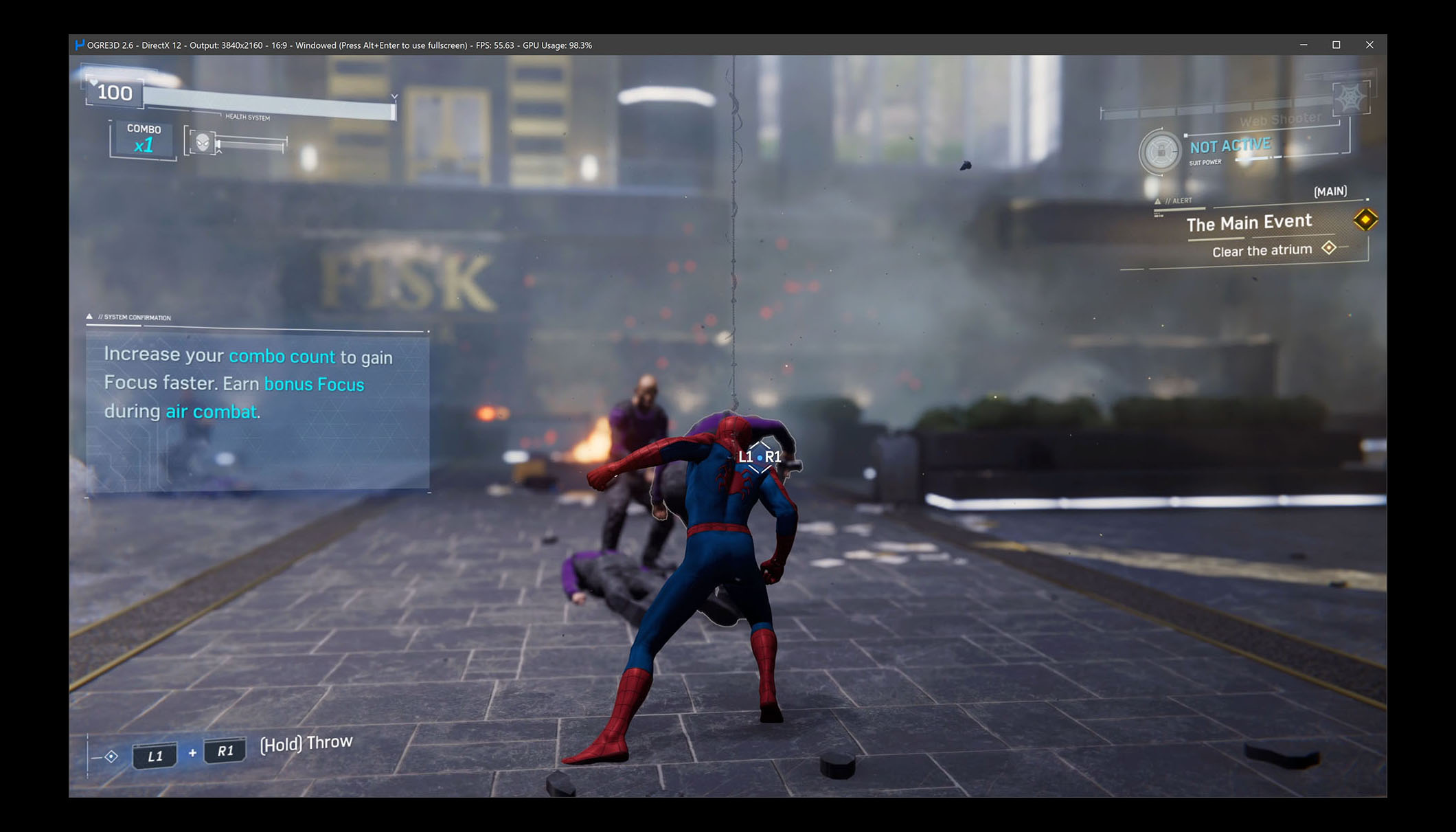Select the Suit Power lock icon
The image size is (1456, 832).
click(1160, 150)
